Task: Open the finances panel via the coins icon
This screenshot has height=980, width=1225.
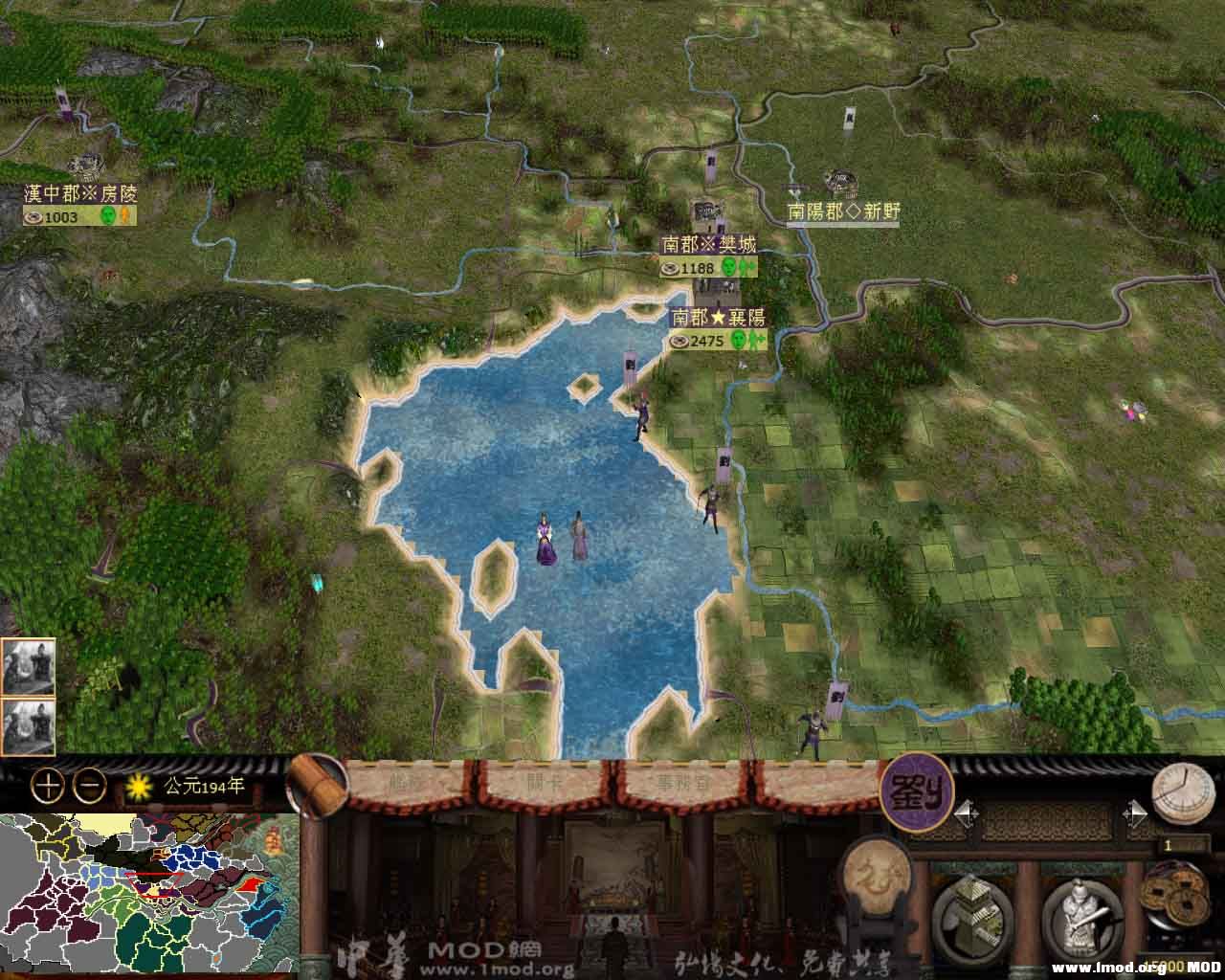Action: pos(1175,900)
